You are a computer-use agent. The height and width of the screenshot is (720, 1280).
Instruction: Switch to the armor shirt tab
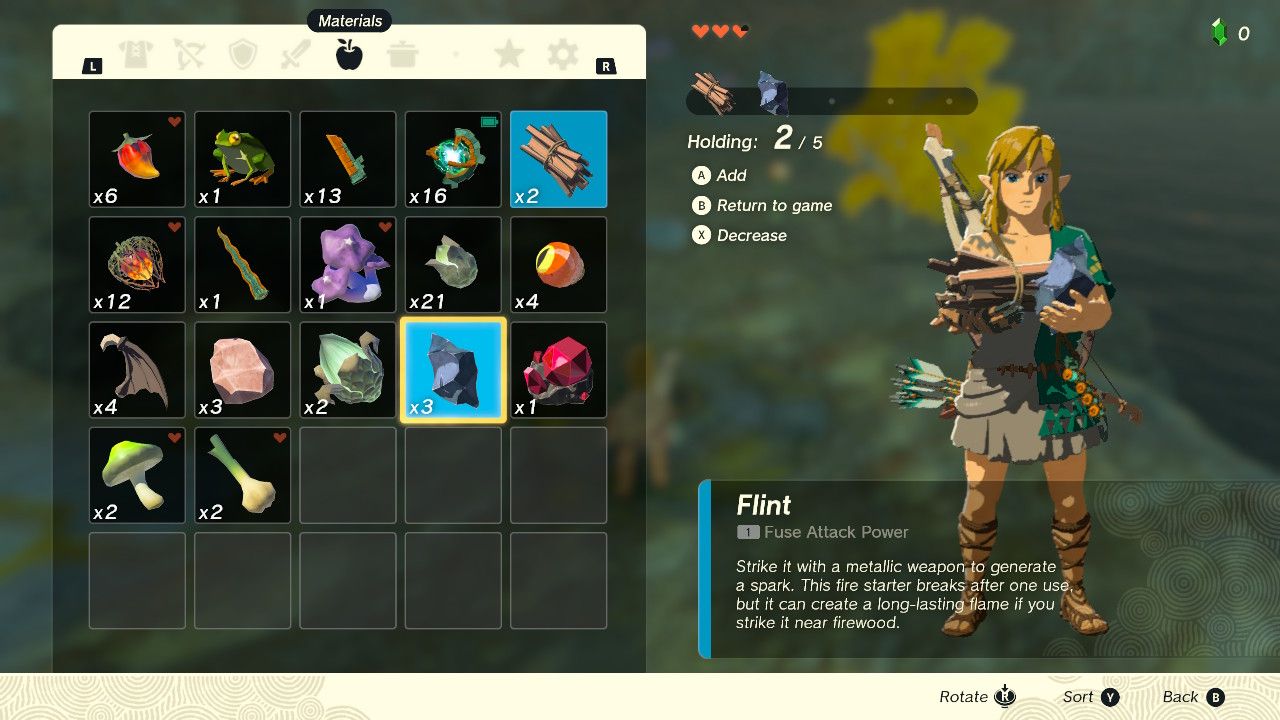pos(136,55)
